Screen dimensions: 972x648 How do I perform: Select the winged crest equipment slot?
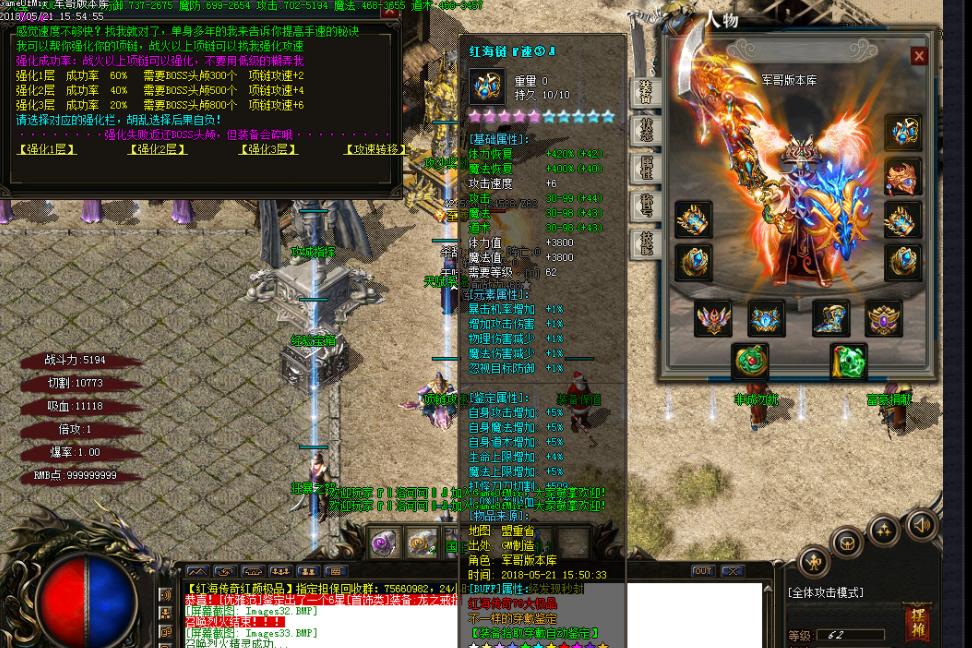click(713, 318)
